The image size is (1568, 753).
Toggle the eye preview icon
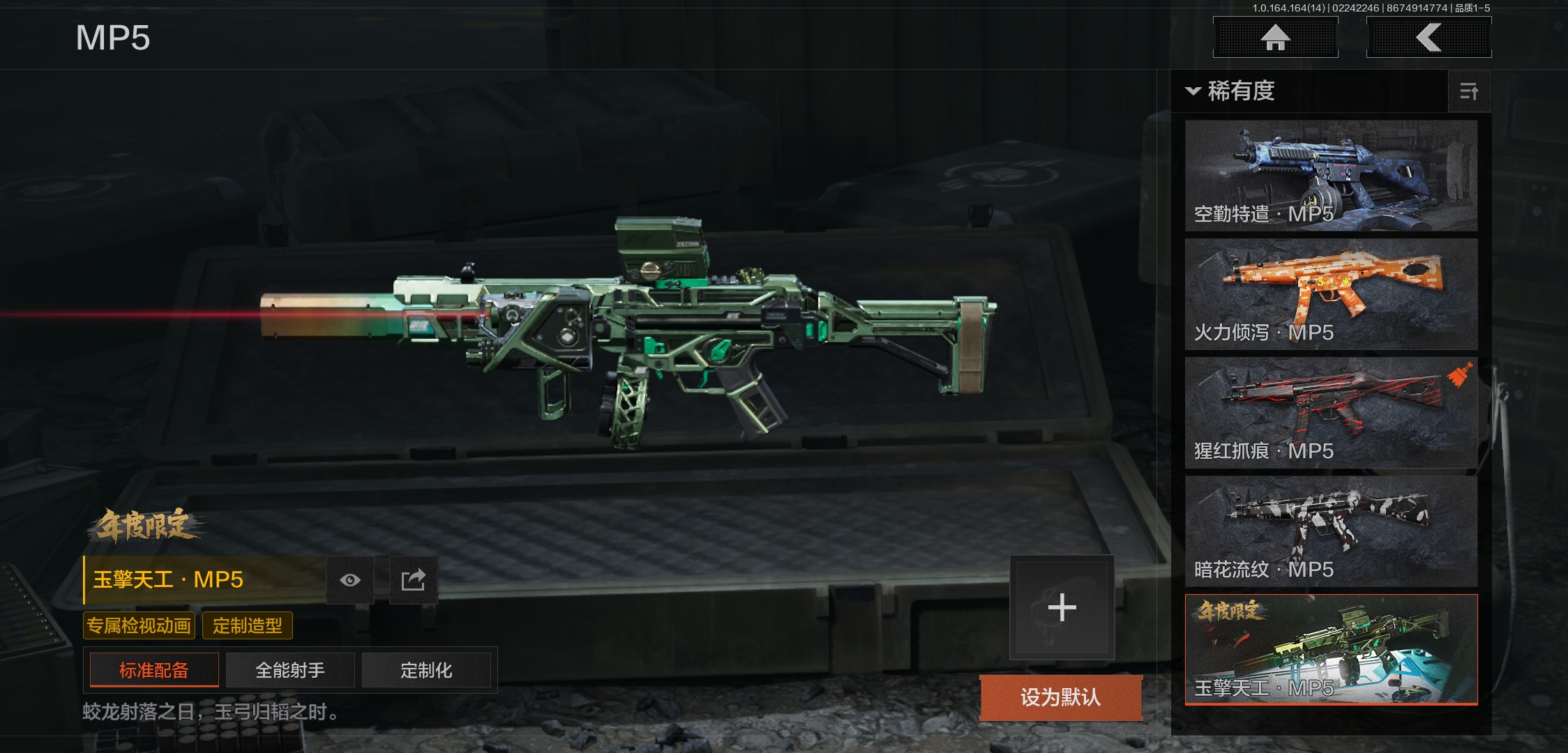pyautogui.click(x=350, y=580)
